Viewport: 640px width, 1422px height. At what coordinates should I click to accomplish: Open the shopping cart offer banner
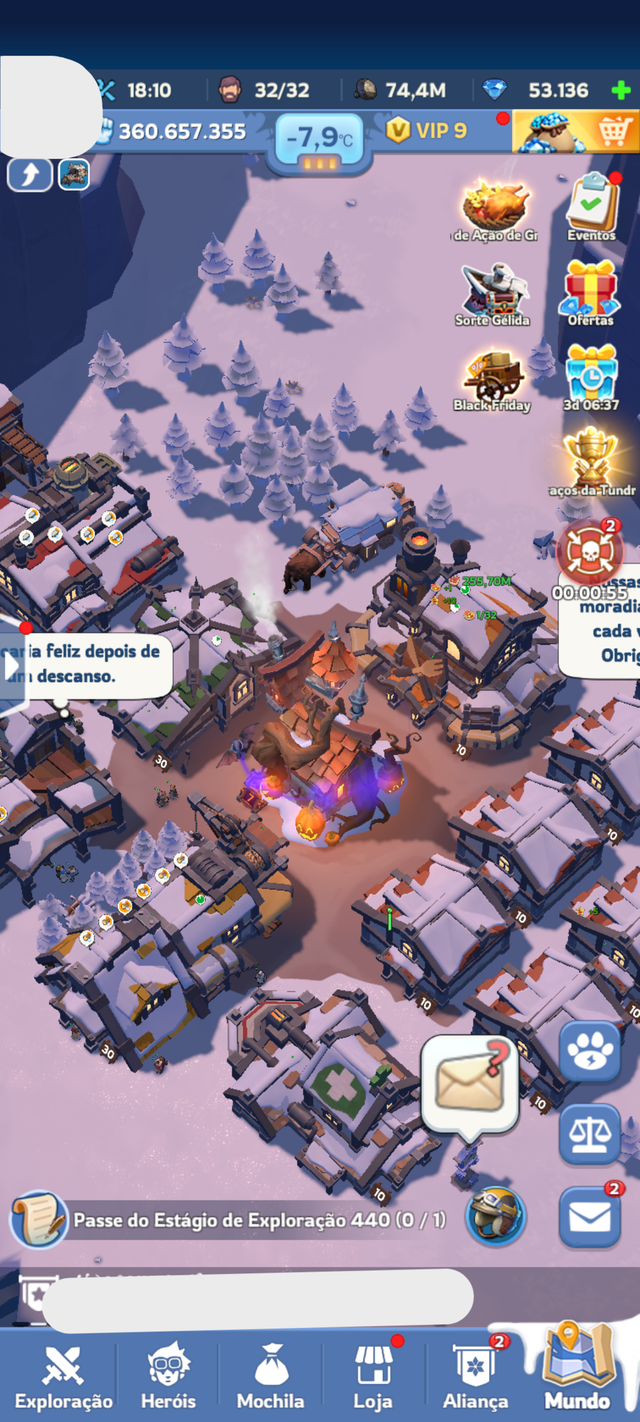point(576,132)
